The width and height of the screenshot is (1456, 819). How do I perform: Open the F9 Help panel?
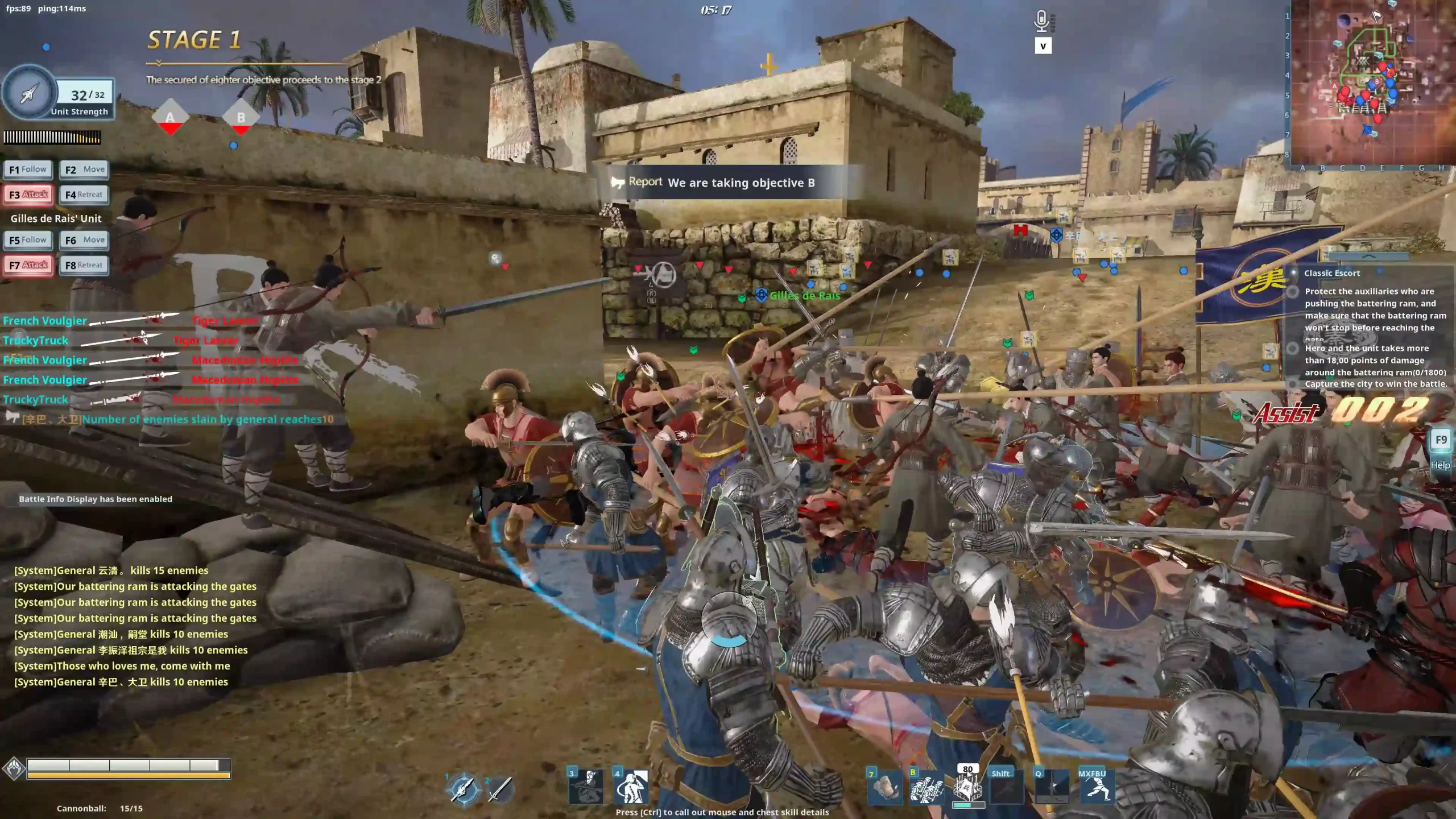tap(1441, 440)
